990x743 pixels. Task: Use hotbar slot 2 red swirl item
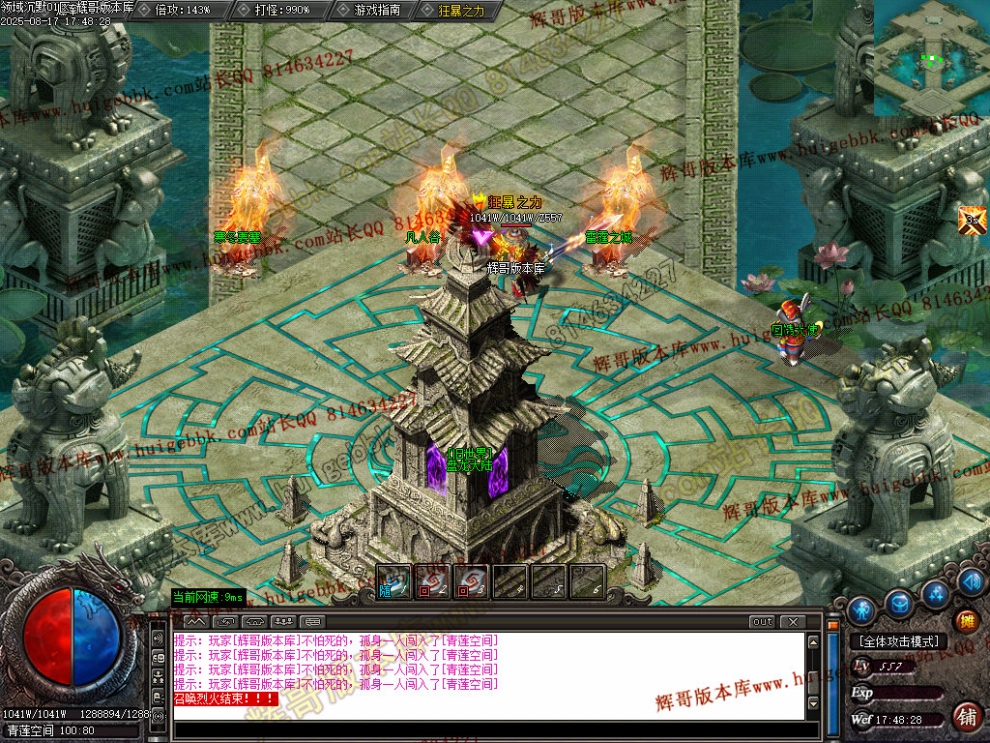click(x=432, y=582)
